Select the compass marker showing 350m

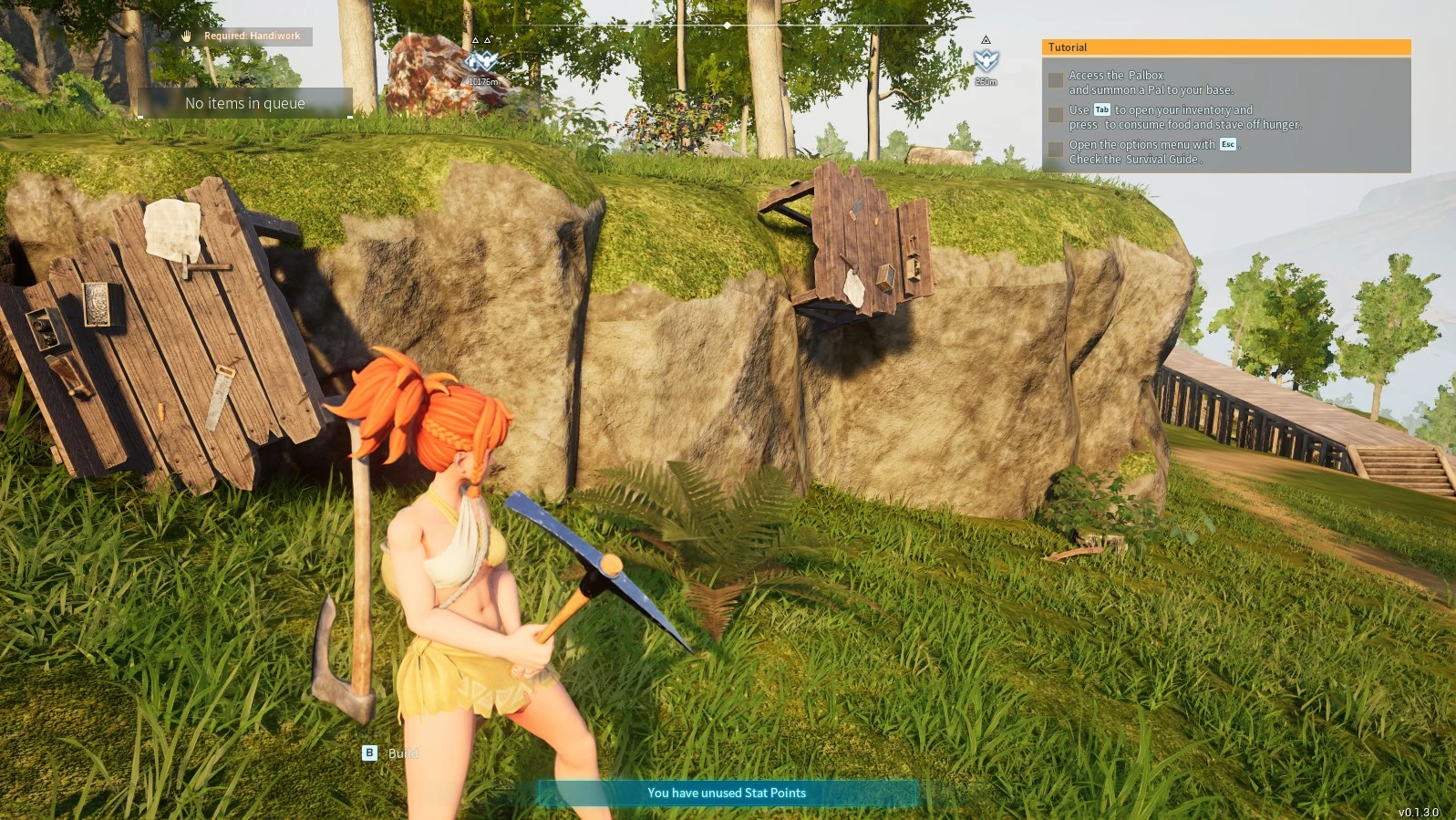pos(986,61)
